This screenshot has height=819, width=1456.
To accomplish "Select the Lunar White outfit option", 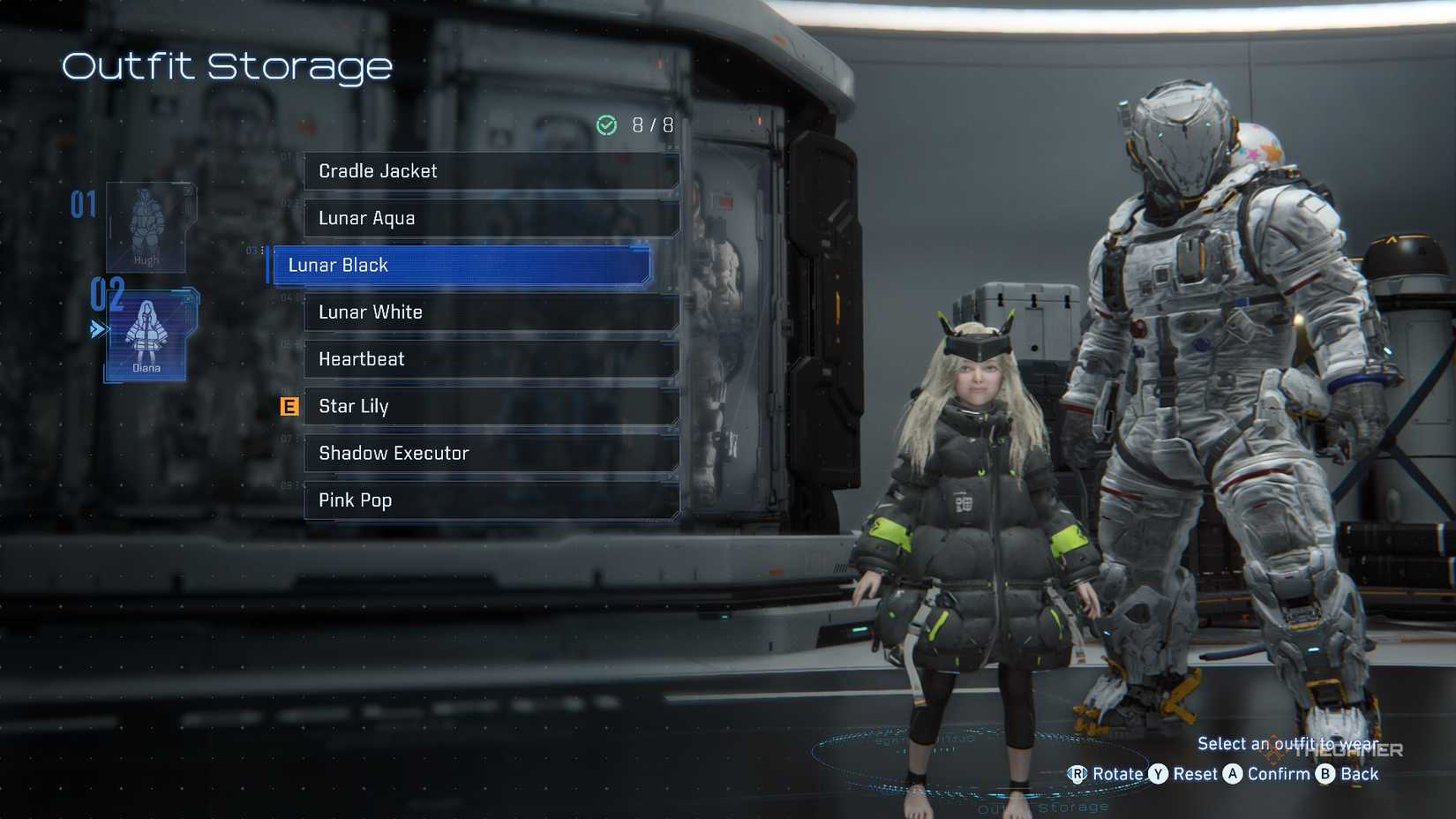I will (x=491, y=312).
